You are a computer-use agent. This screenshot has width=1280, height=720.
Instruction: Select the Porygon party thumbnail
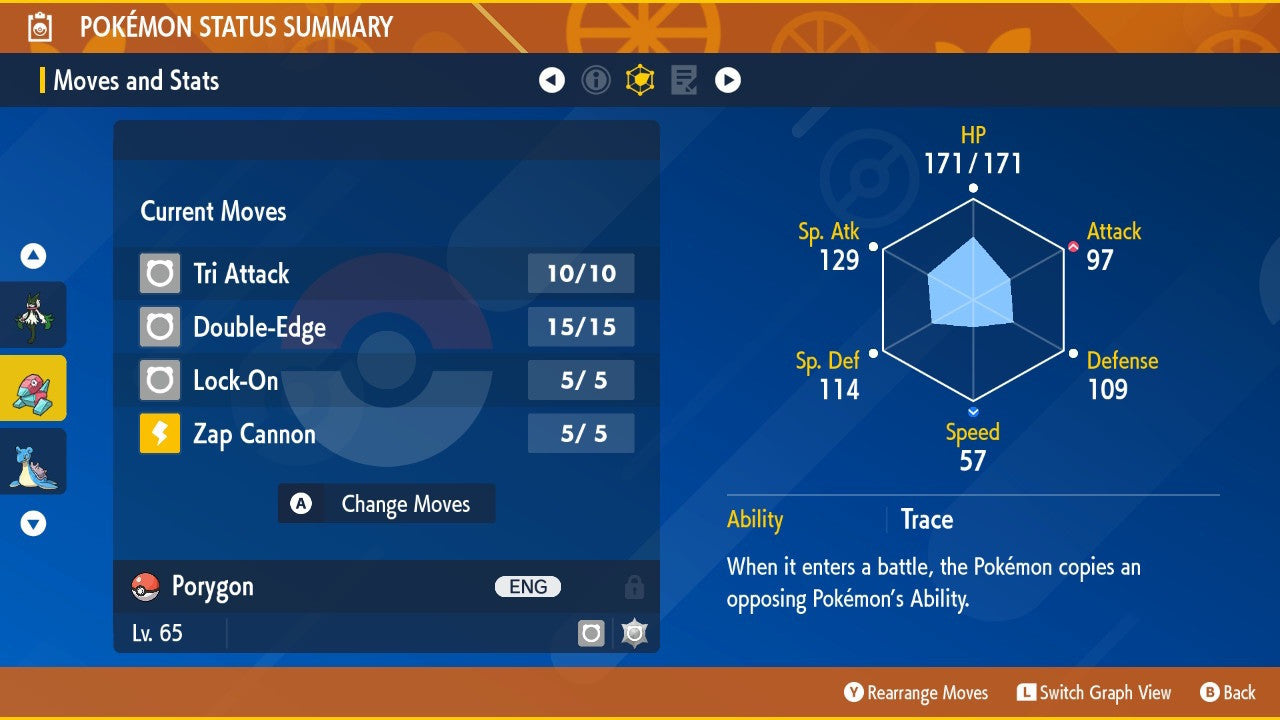(33, 388)
